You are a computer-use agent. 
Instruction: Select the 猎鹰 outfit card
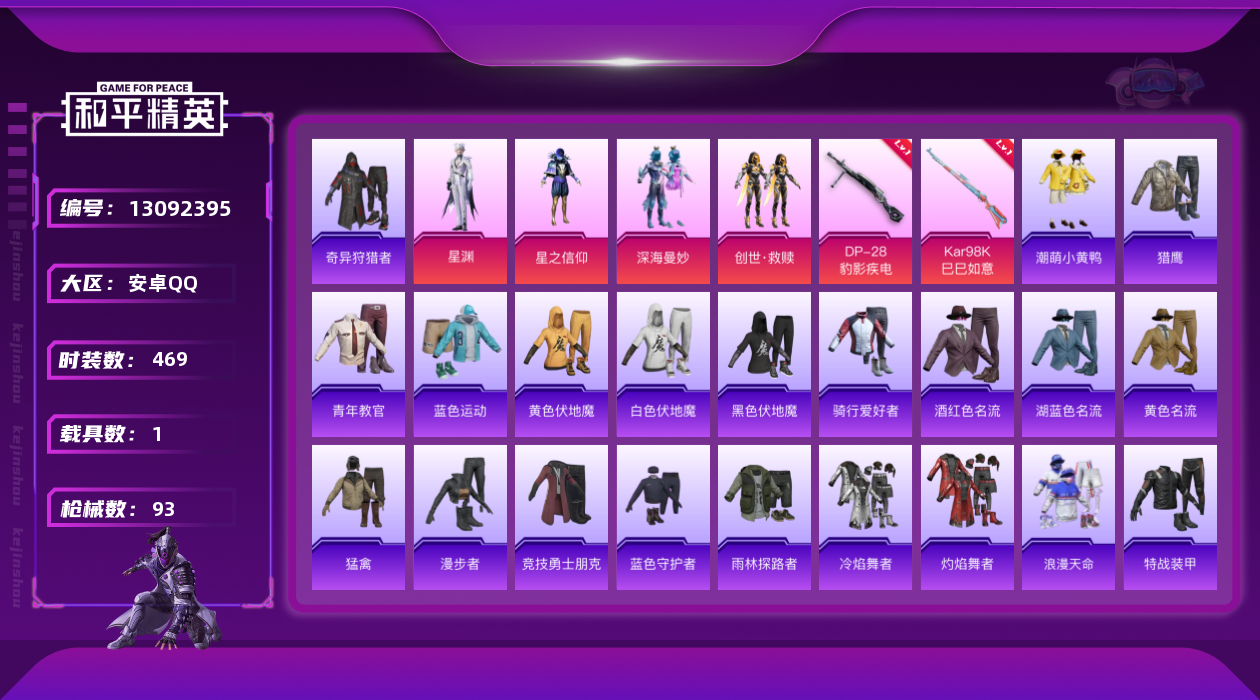[x=1170, y=211]
